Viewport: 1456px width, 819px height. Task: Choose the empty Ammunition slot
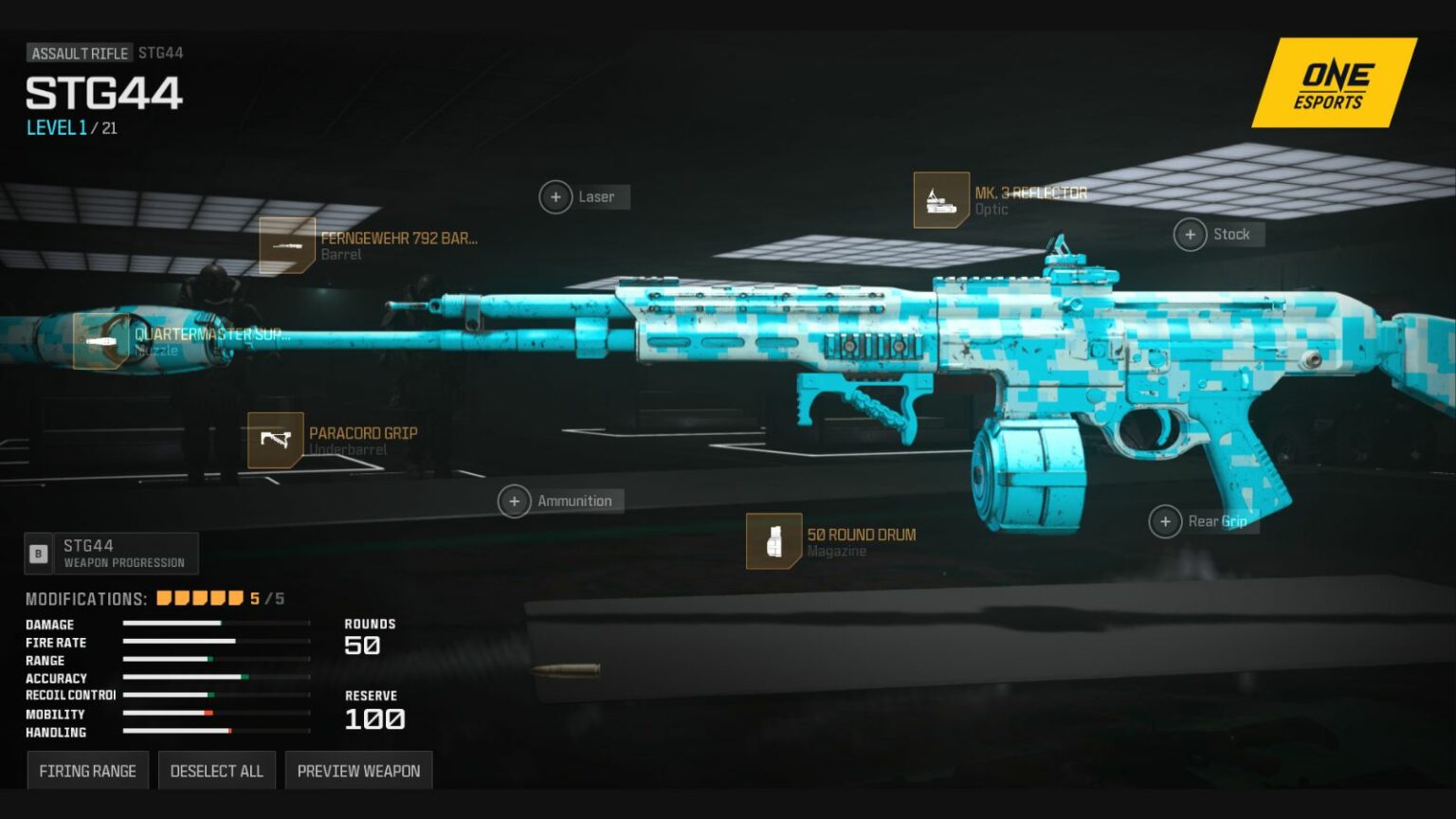click(x=515, y=500)
